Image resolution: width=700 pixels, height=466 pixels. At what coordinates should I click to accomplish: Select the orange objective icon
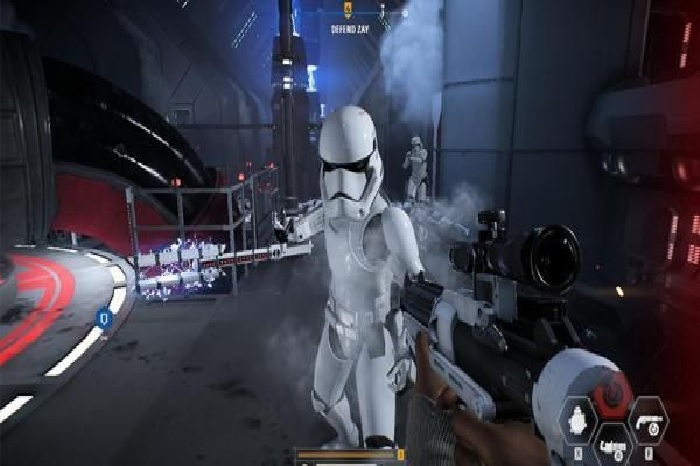tap(348, 10)
